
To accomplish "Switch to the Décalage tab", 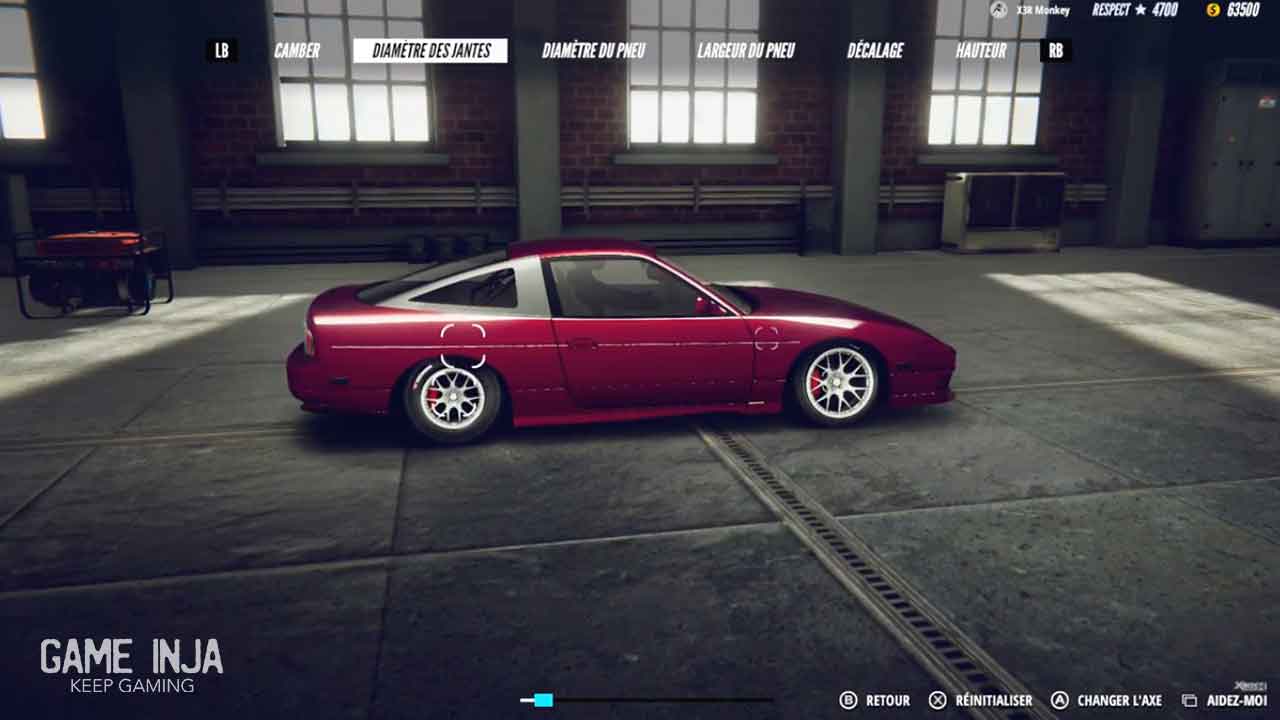I will coord(875,51).
